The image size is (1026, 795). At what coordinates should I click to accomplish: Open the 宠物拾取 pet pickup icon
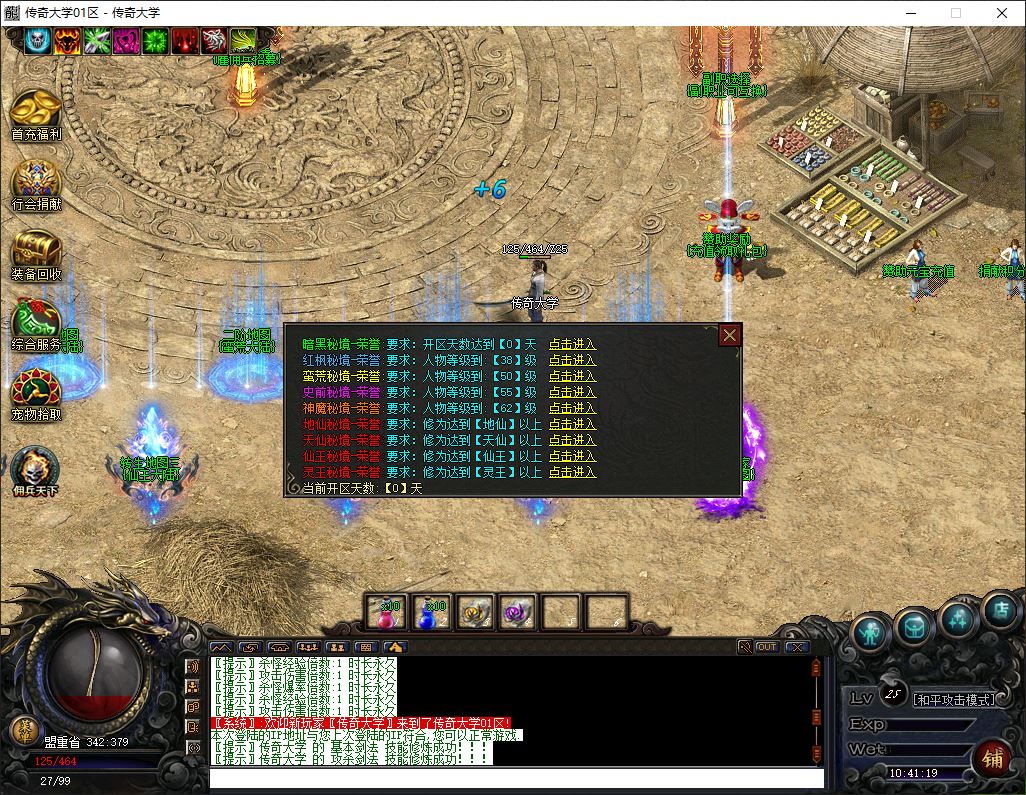click(36, 392)
